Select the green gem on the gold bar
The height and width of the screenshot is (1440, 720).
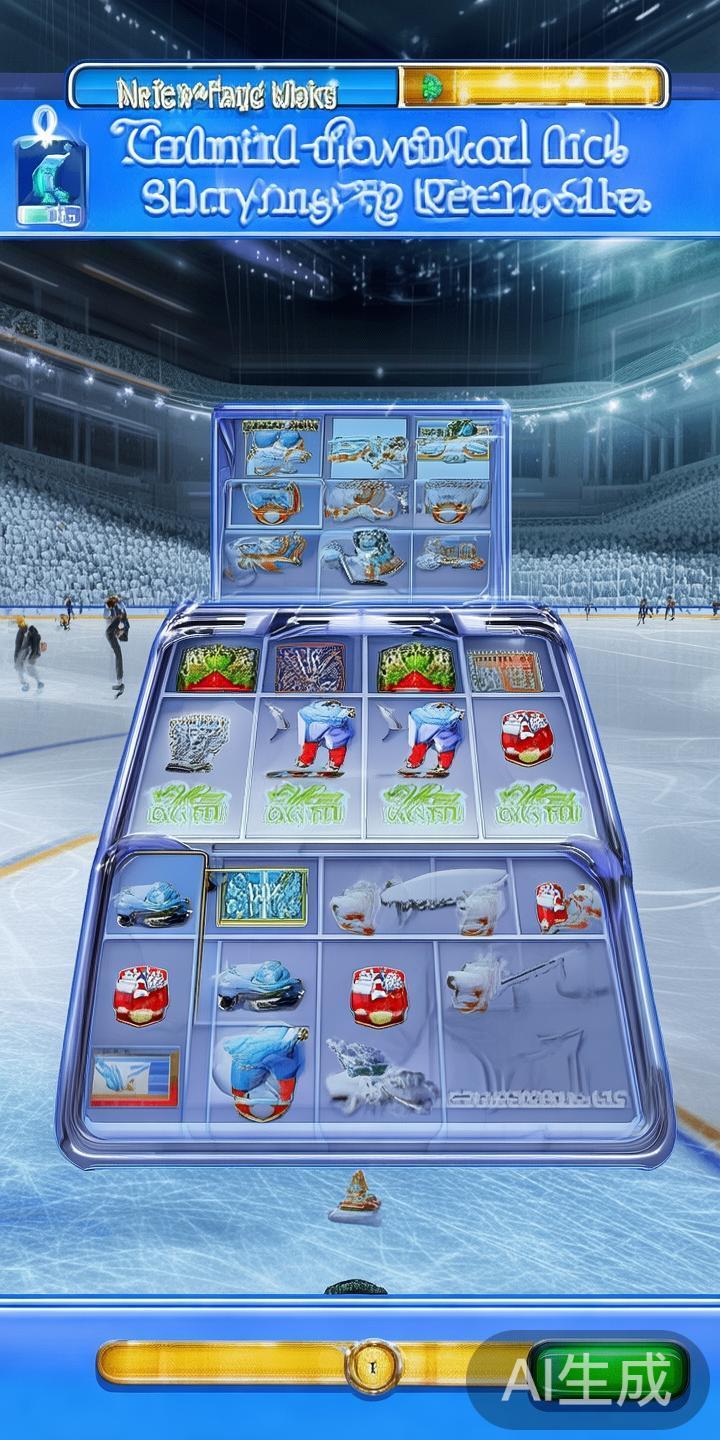[433, 86]
